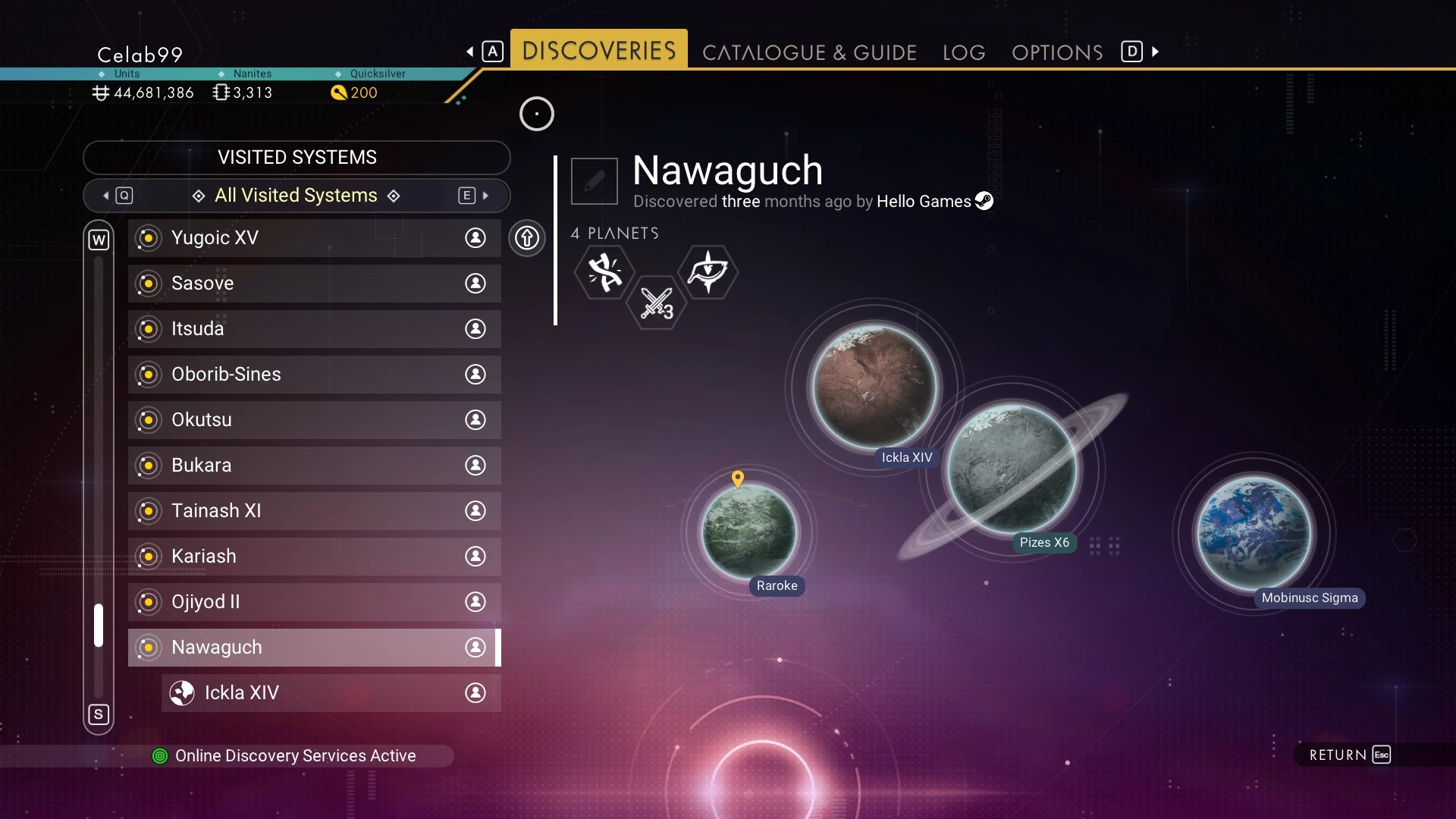Select the Yugoic XV system row
The width and height of the screenshot is (1456, 819).
(314, 238)
